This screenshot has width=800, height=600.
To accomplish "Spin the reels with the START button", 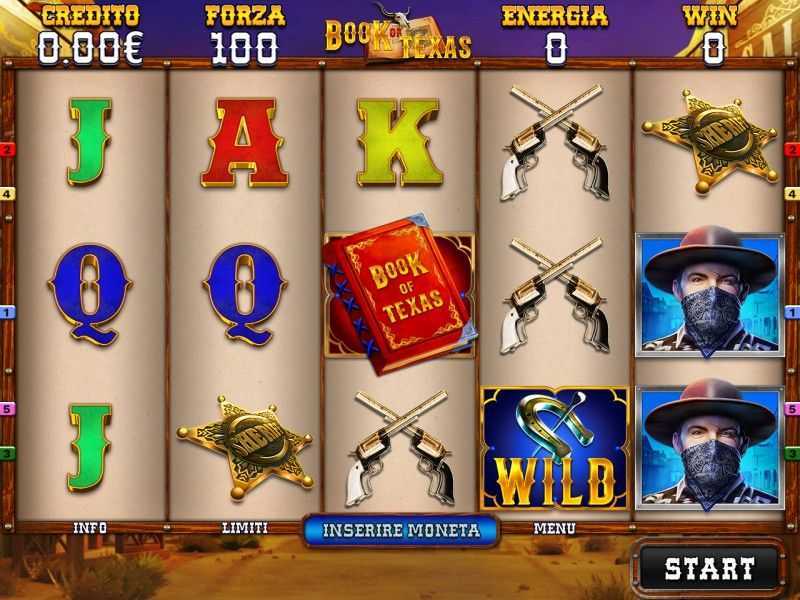I will (x=709, y=569).
